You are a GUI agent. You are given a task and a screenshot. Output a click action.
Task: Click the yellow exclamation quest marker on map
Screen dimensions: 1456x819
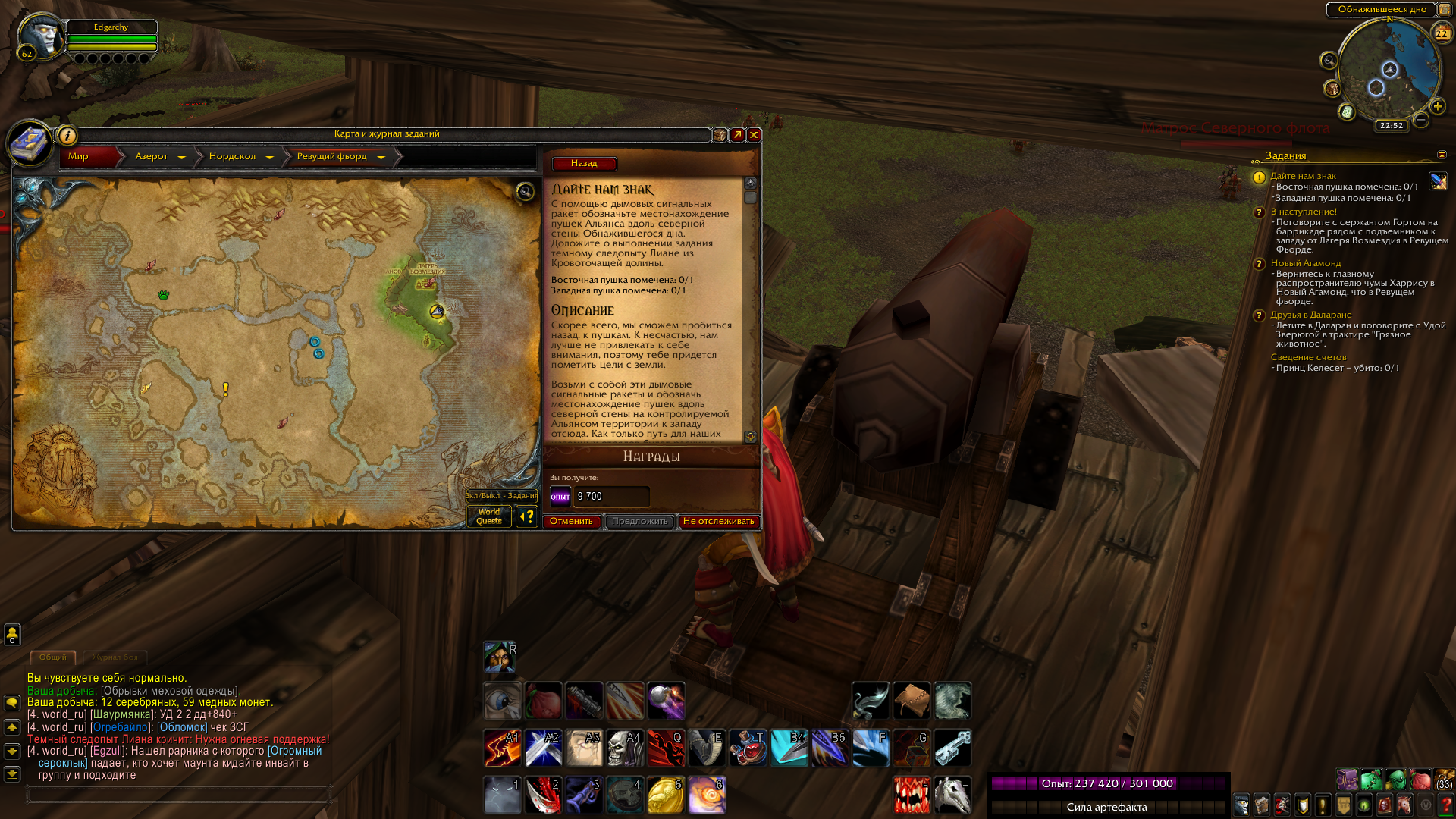[x=225, y=389]
